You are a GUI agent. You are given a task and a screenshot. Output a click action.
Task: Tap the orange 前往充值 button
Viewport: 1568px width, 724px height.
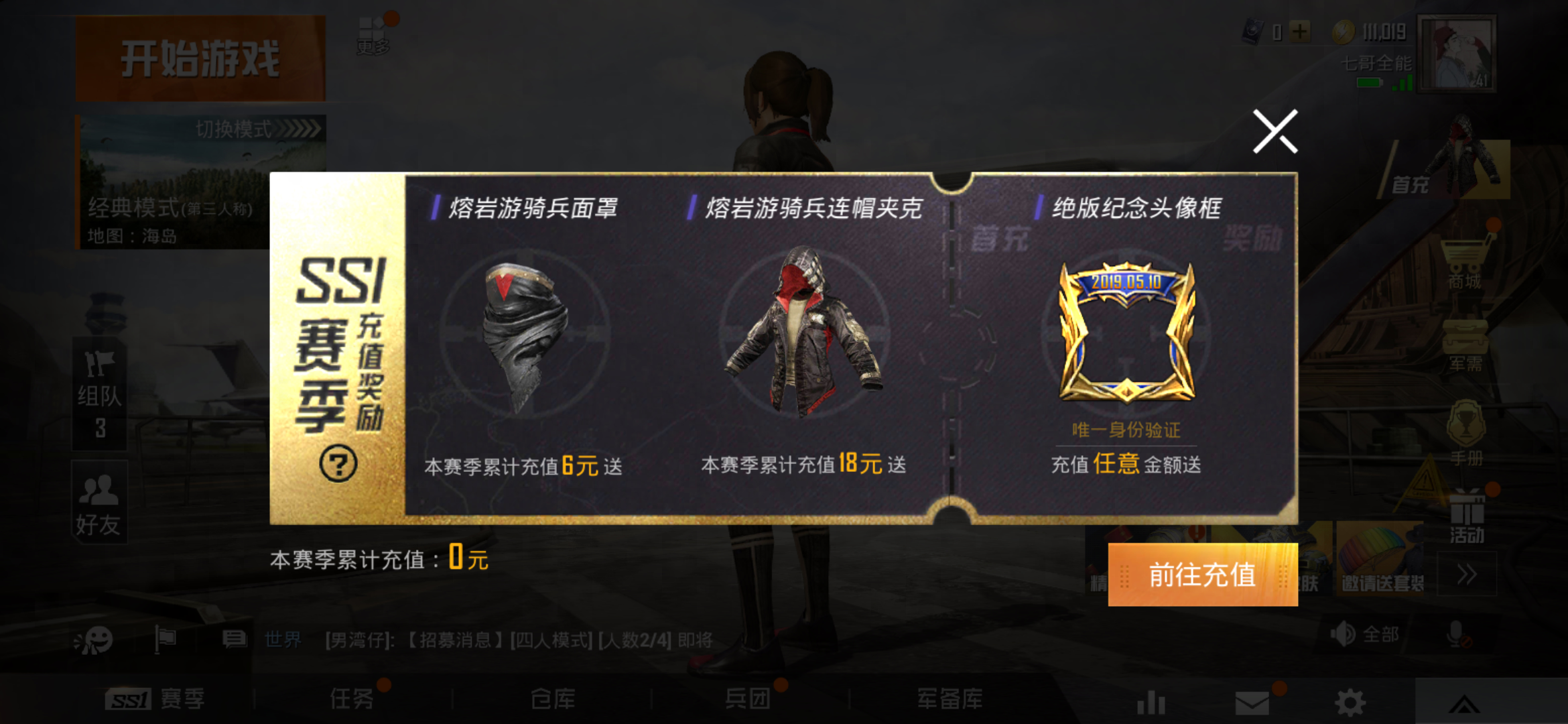[1202, 575]
